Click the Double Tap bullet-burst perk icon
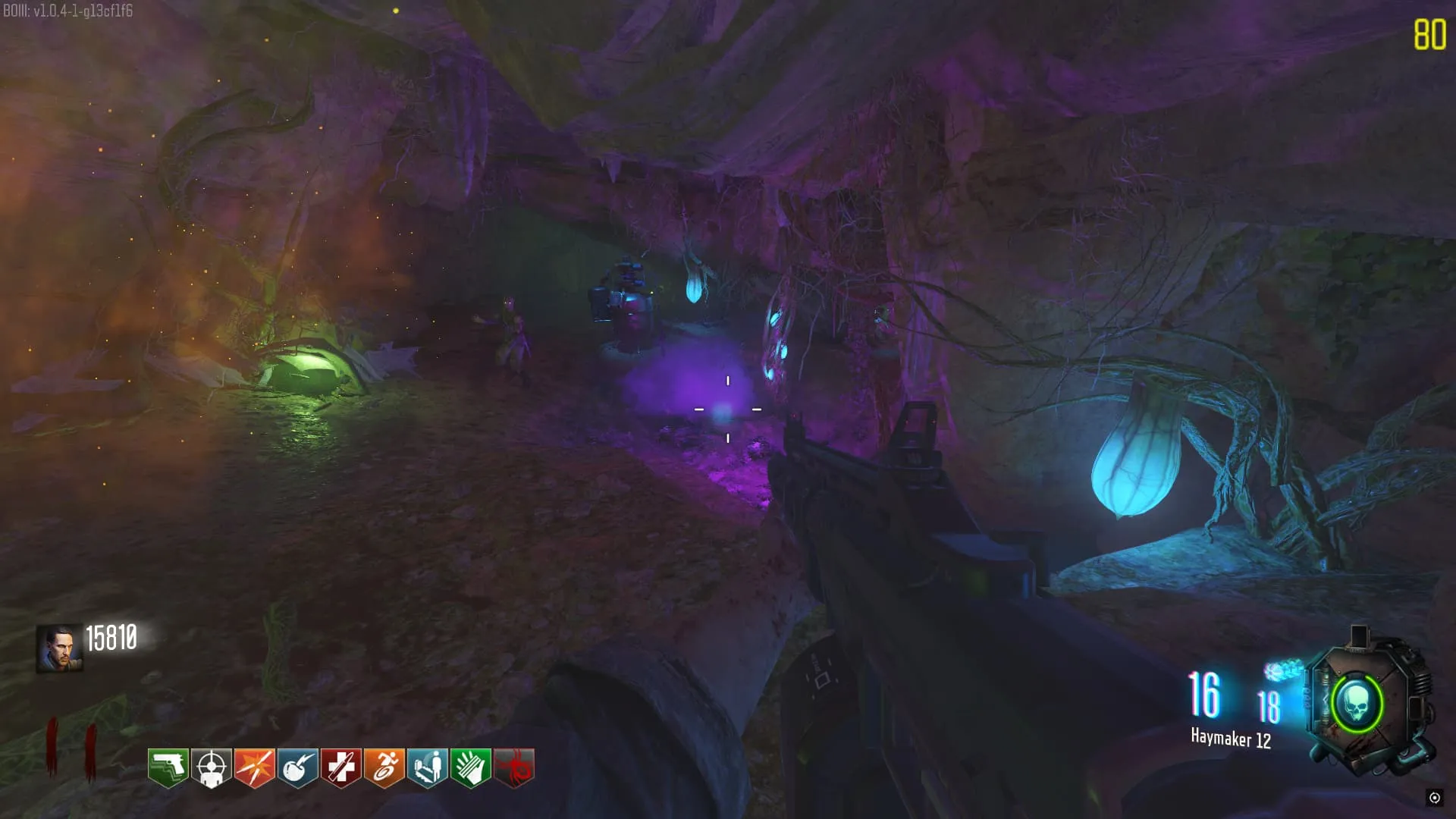 [x=254, y=767]
